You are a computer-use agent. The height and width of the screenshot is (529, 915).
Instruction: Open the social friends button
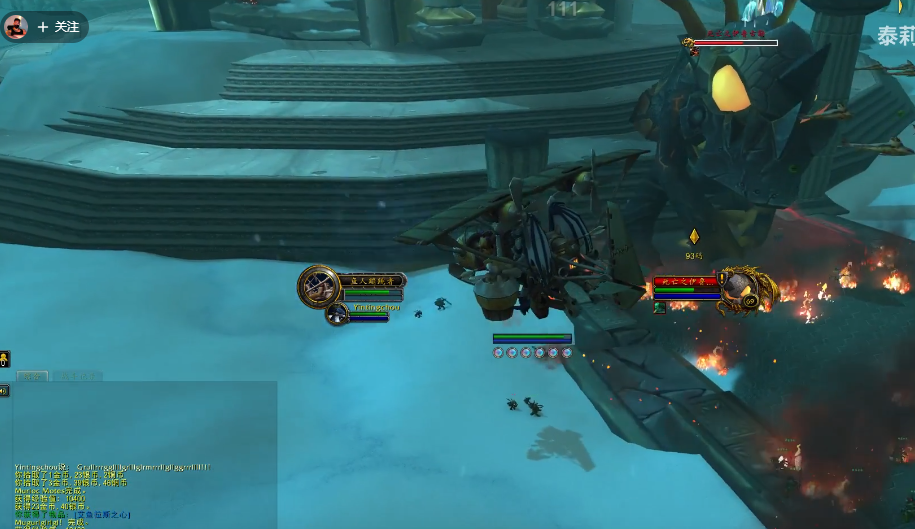[5, 358]
